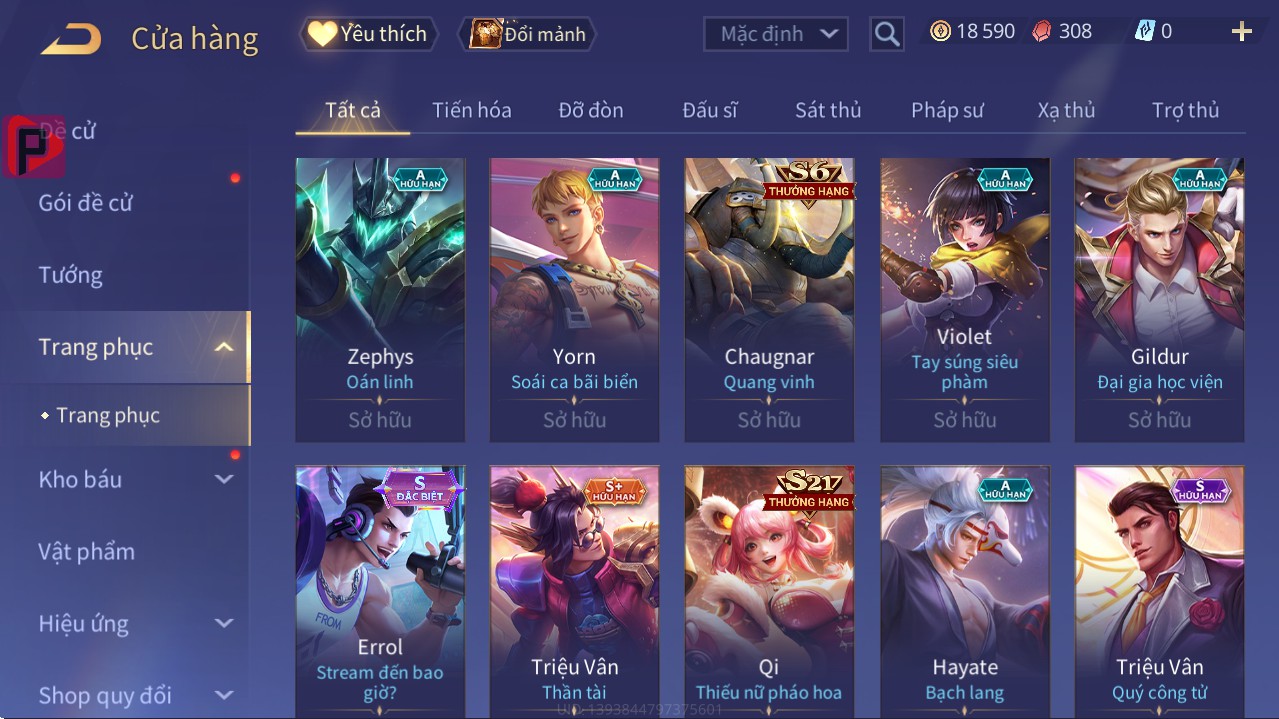Go back using the return arrow
Screen dimensions: 1279x719
[71, 39]
